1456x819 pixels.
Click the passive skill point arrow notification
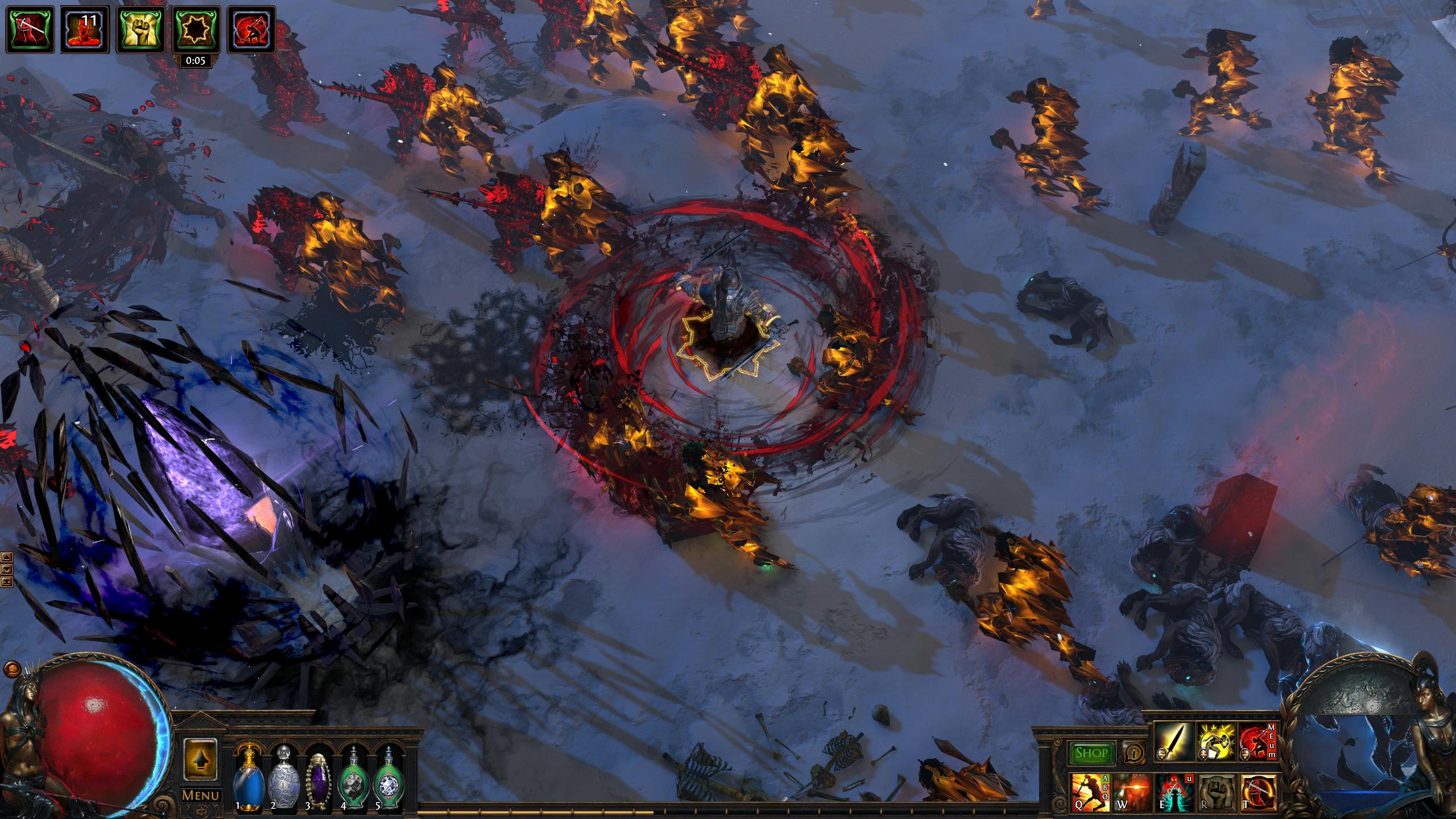(x=202, y=759)
